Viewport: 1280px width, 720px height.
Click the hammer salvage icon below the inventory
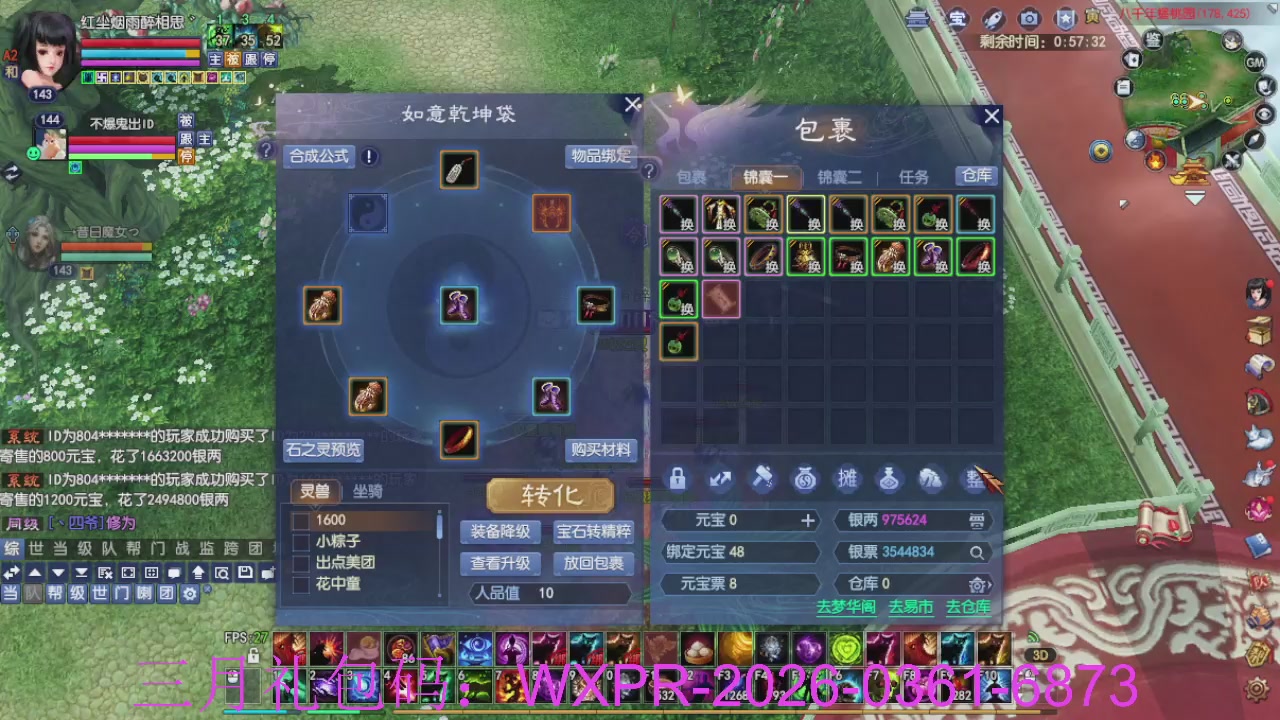[762, 480]
